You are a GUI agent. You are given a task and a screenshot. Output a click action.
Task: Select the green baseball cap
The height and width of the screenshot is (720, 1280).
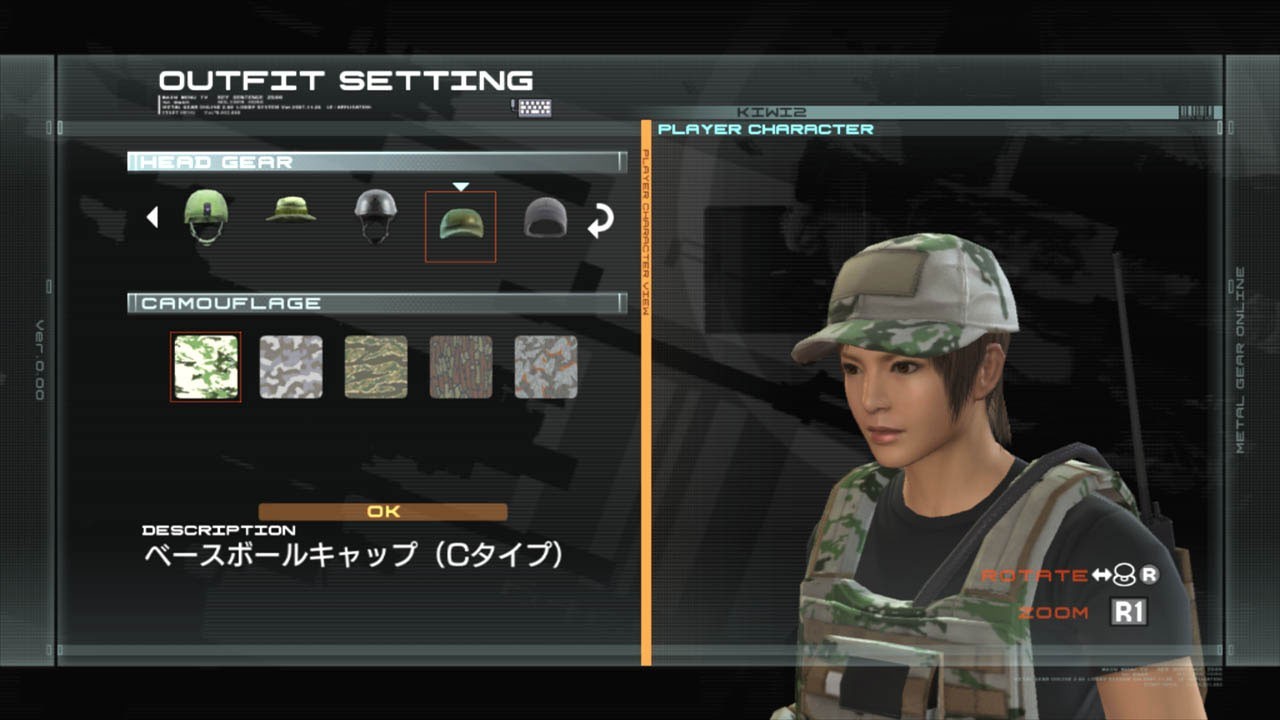pos(460,222)
